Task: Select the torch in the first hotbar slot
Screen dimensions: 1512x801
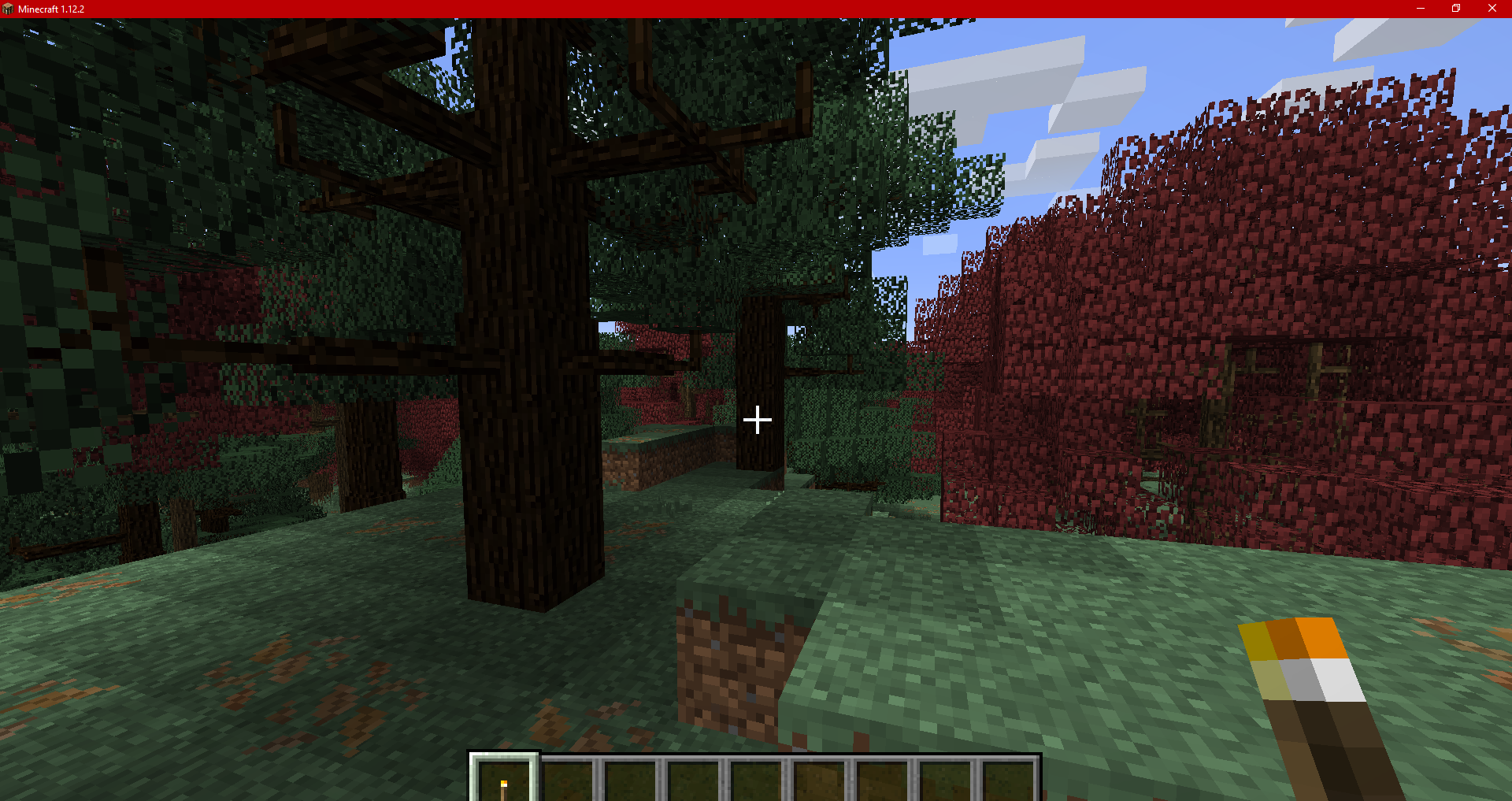Action: point(504,780)
